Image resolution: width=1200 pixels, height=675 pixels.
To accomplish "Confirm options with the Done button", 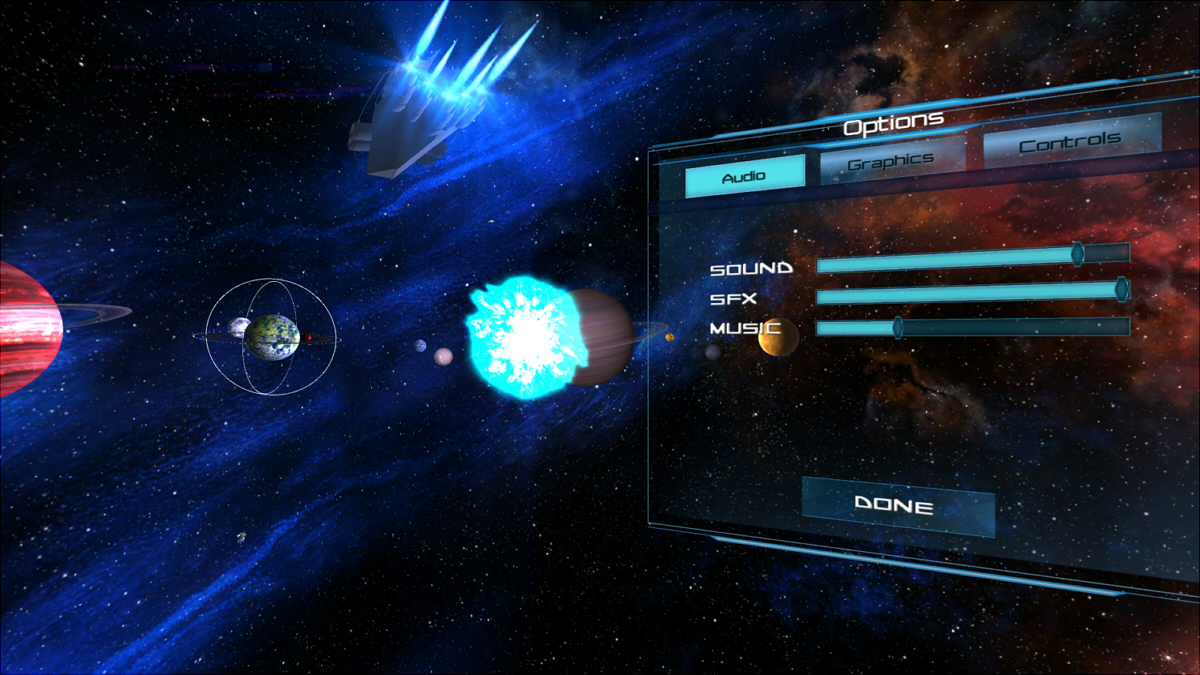I will click(895, 505).
